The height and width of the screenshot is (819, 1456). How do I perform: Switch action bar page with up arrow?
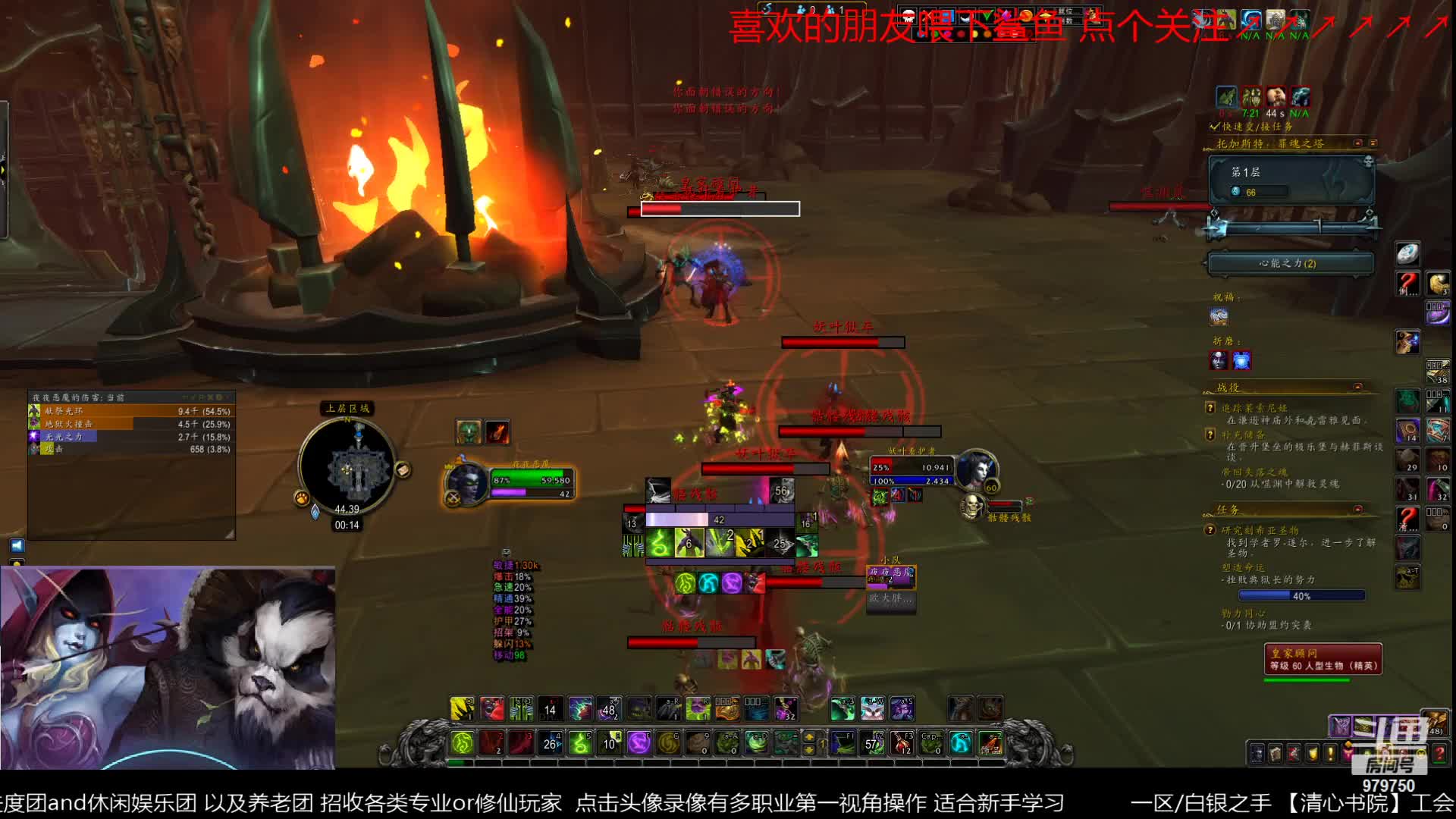[x=810, y=736]
